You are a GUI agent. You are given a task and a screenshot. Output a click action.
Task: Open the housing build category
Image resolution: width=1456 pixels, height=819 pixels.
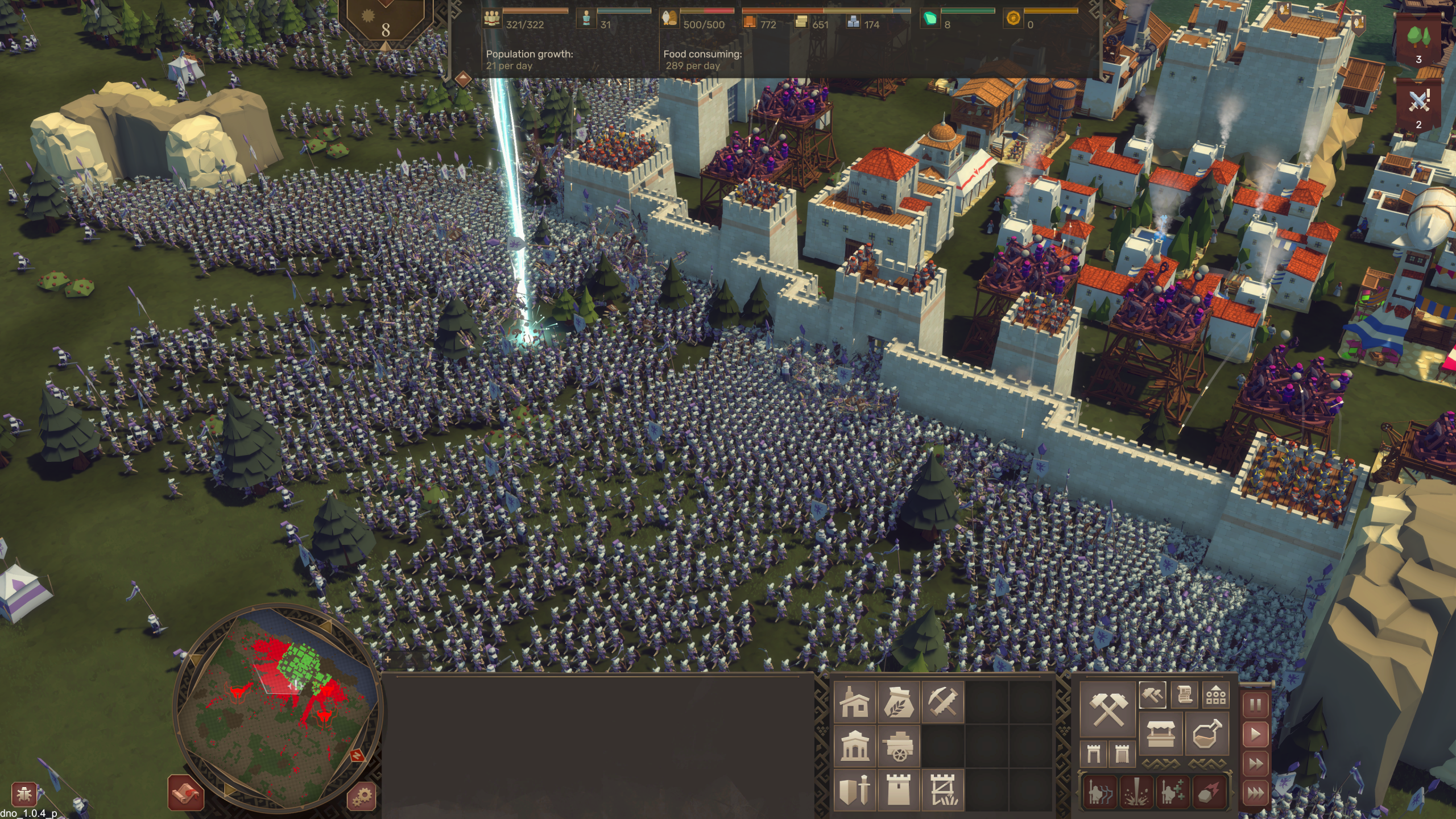click(x=854, y=702)
